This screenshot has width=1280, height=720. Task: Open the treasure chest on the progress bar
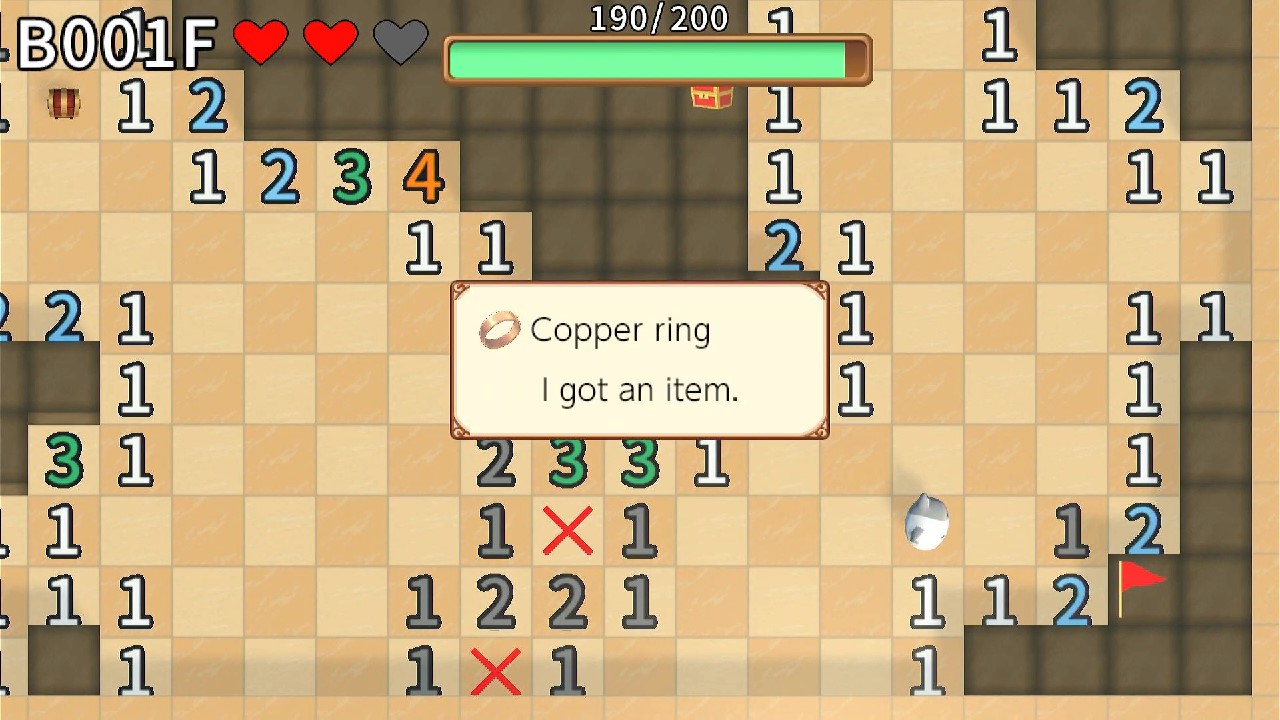click(712, 97)
